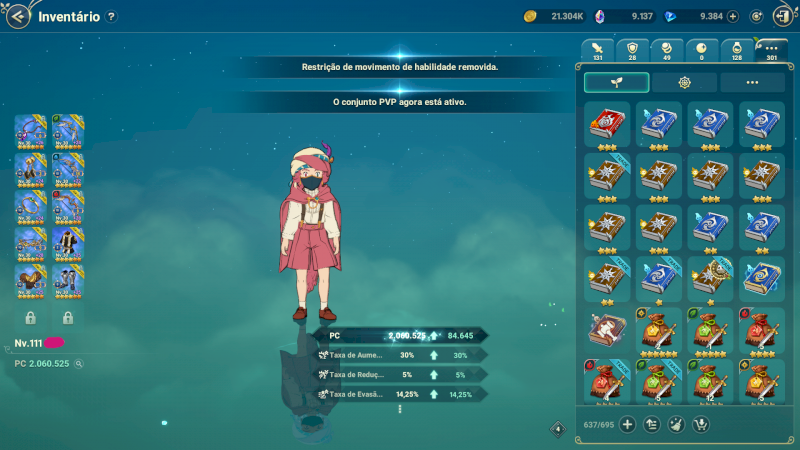Add more currency with the plus button
Image resolution: width=800 pixels, height=450 pixels.
(733, 16)
